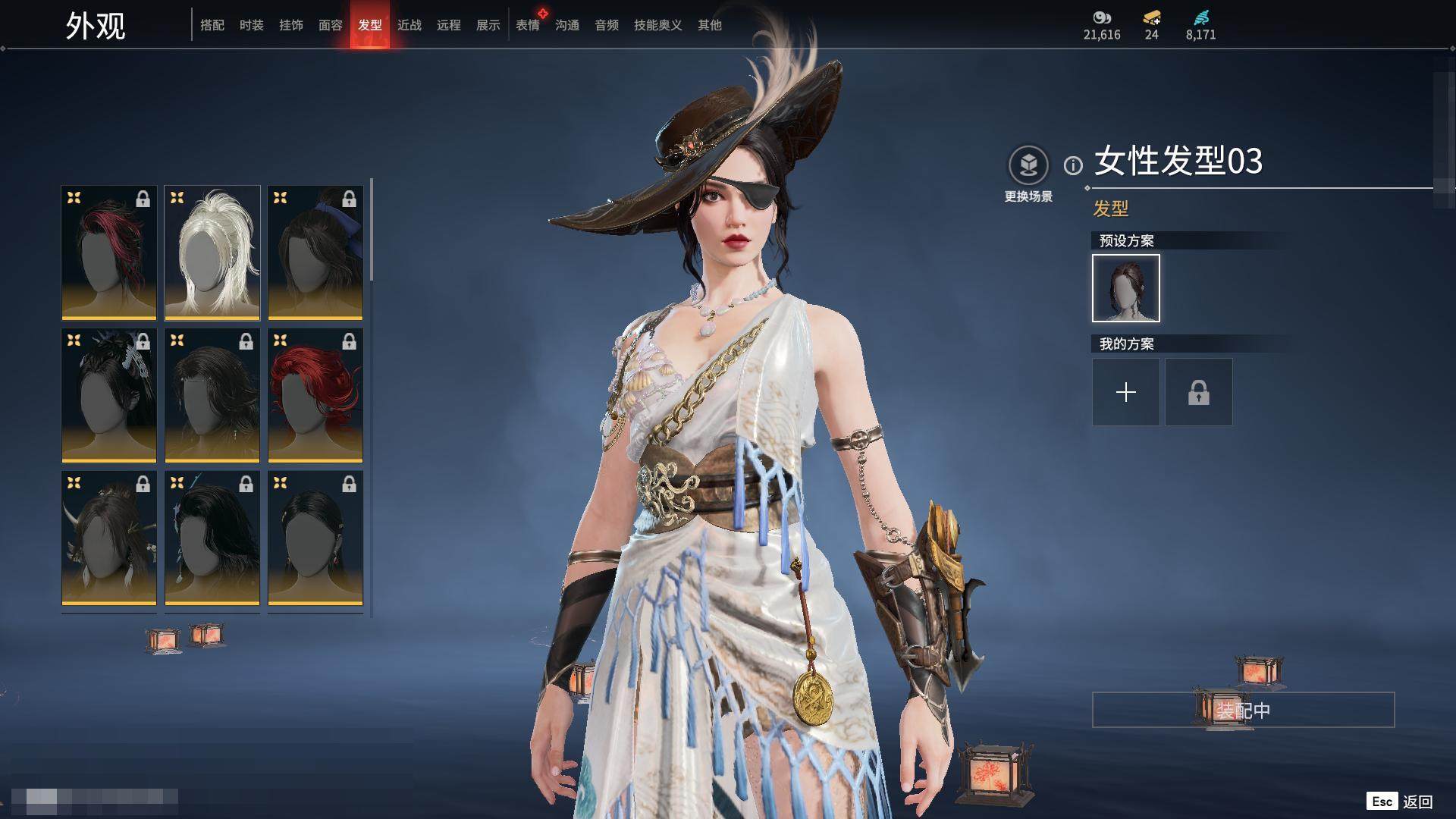Image resolution: width=1456 pixels, height=819 pixels.
Task: Switch to the 远程 tab
Action: pos(449,25)
